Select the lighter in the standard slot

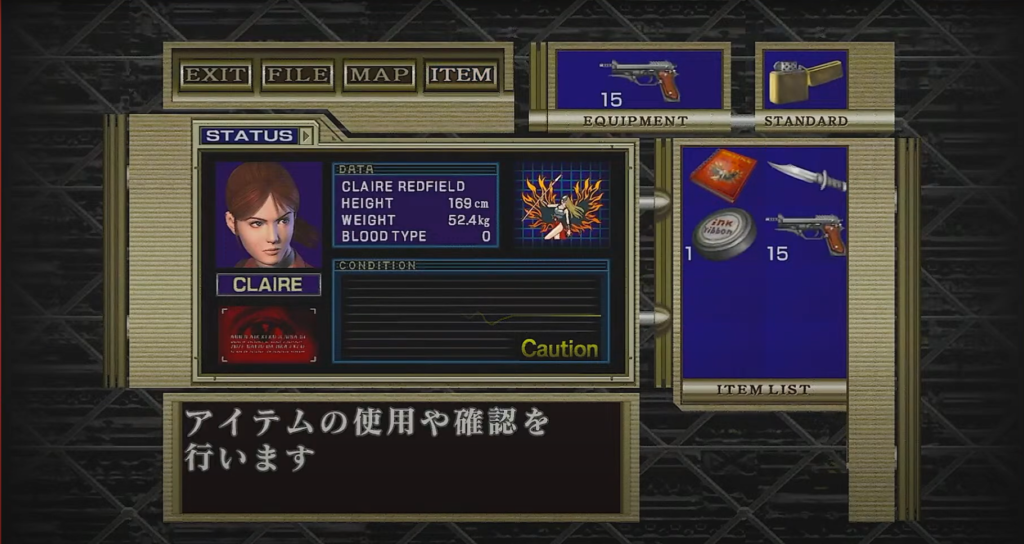pos(805,79)
